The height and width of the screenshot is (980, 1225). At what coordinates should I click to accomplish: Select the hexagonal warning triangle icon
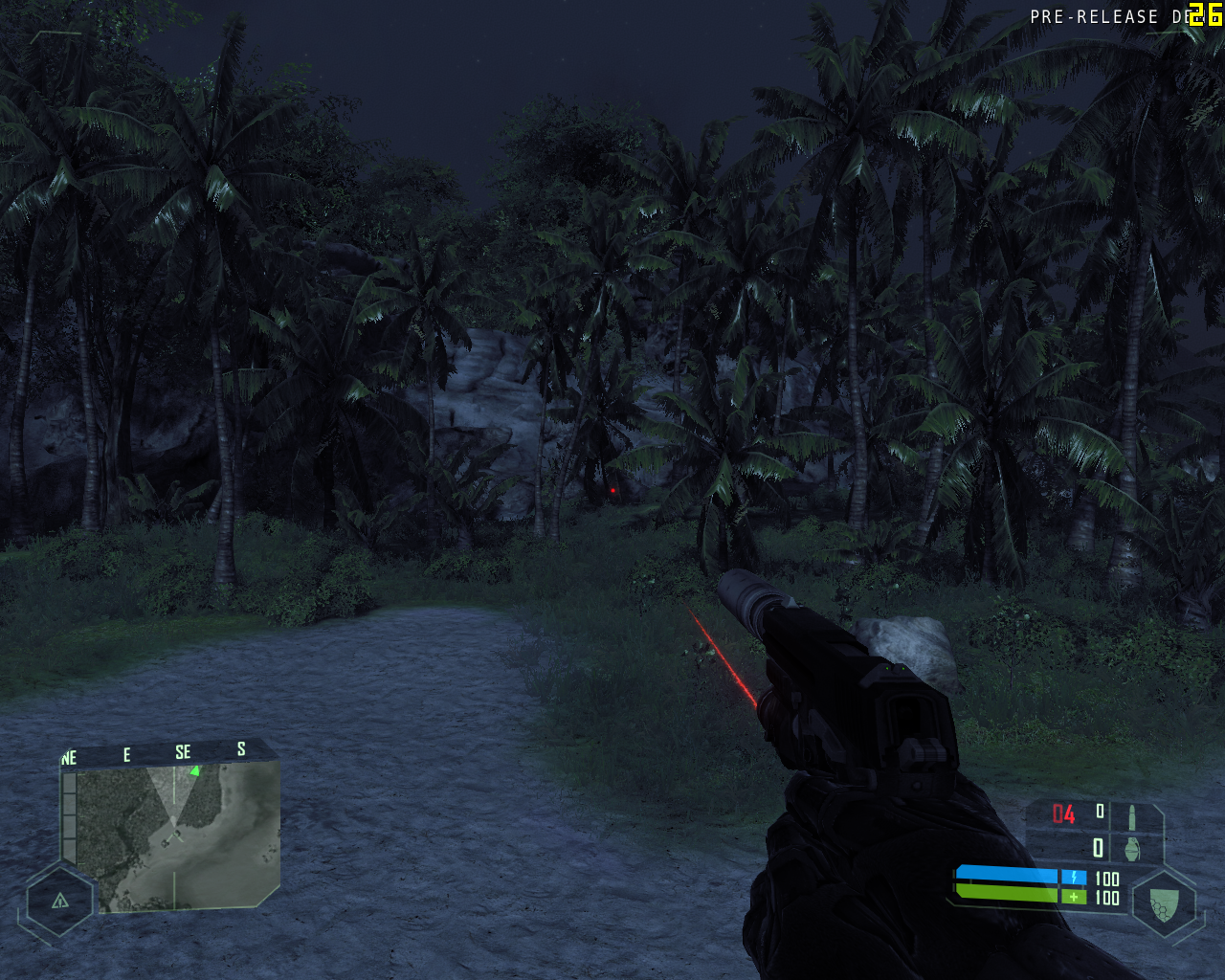point(60,901)
